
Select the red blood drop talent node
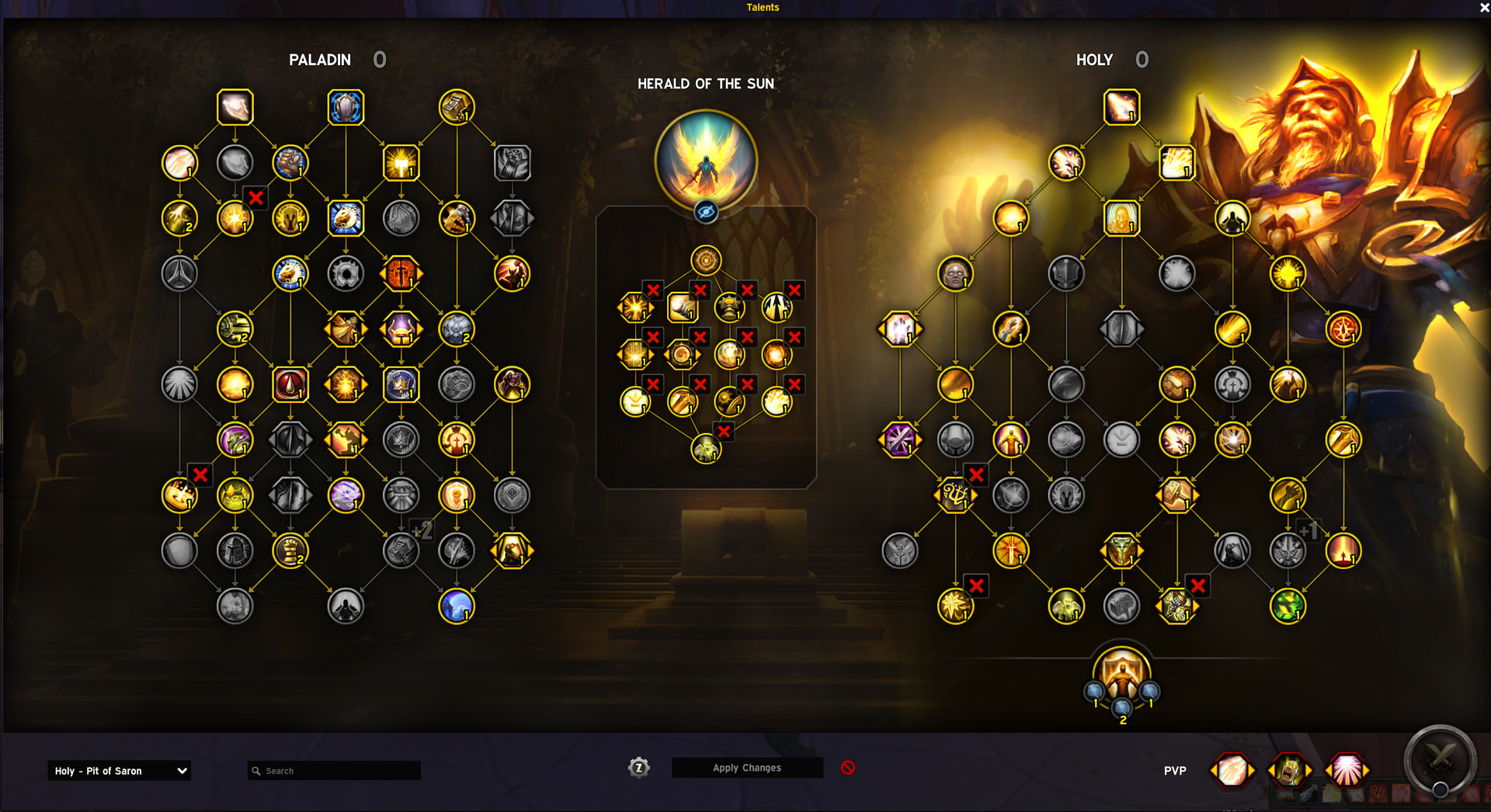point(290,384)
